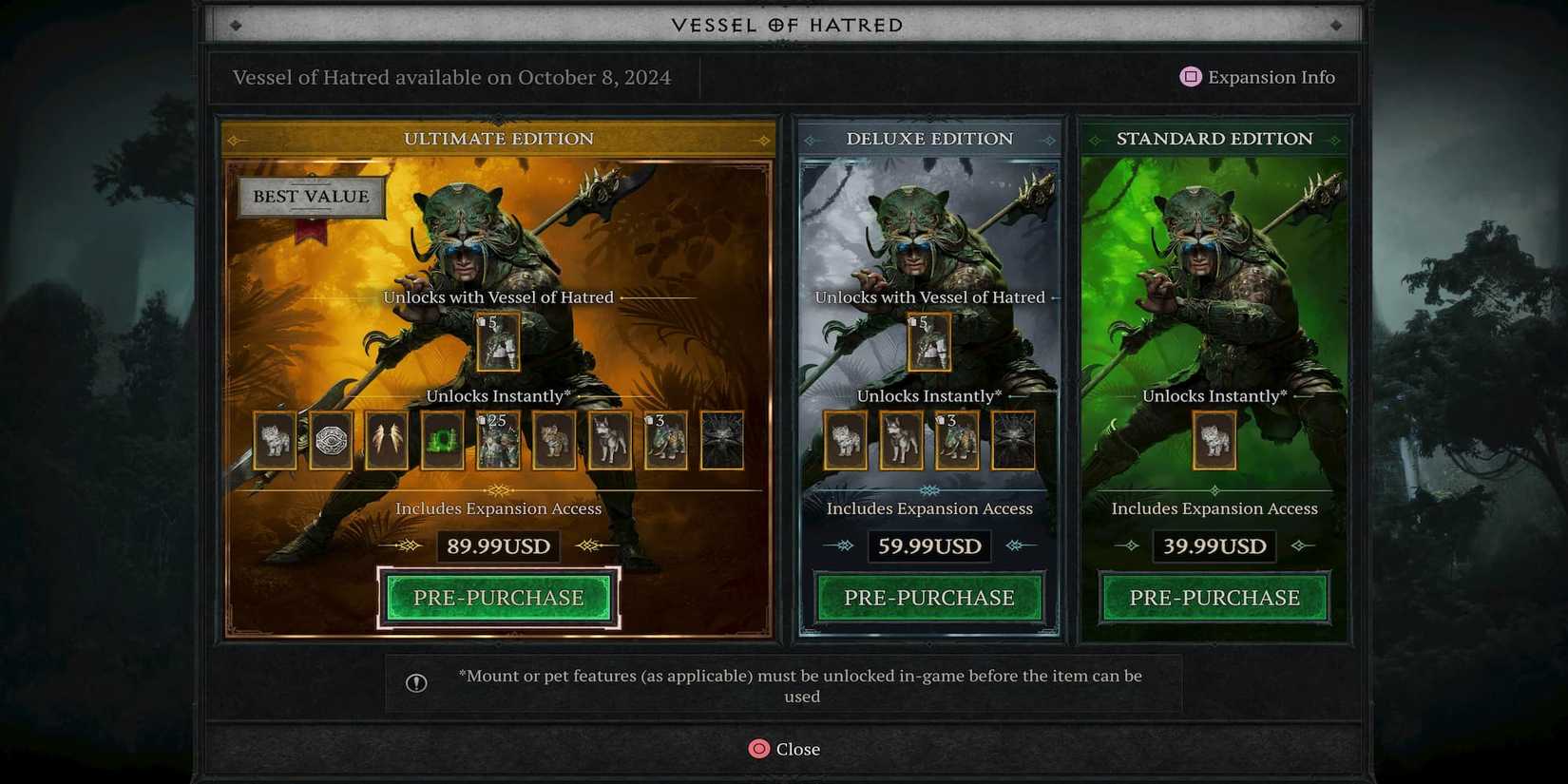This screenshot has width=1568, height=784.
Task: Pre-purchase the Ultimate Edition
Action: coord(498,598)
